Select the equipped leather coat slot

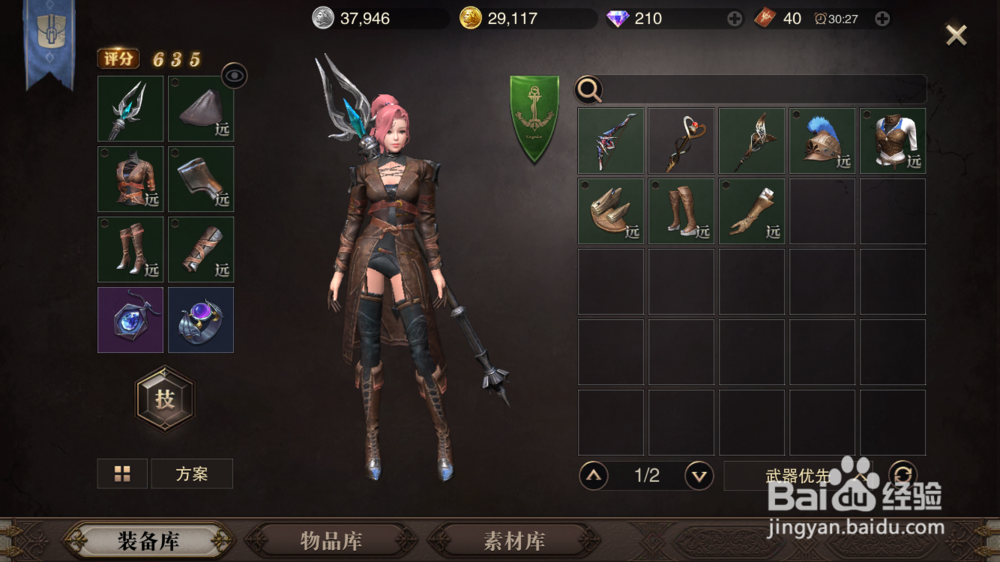tap(130, 179)
